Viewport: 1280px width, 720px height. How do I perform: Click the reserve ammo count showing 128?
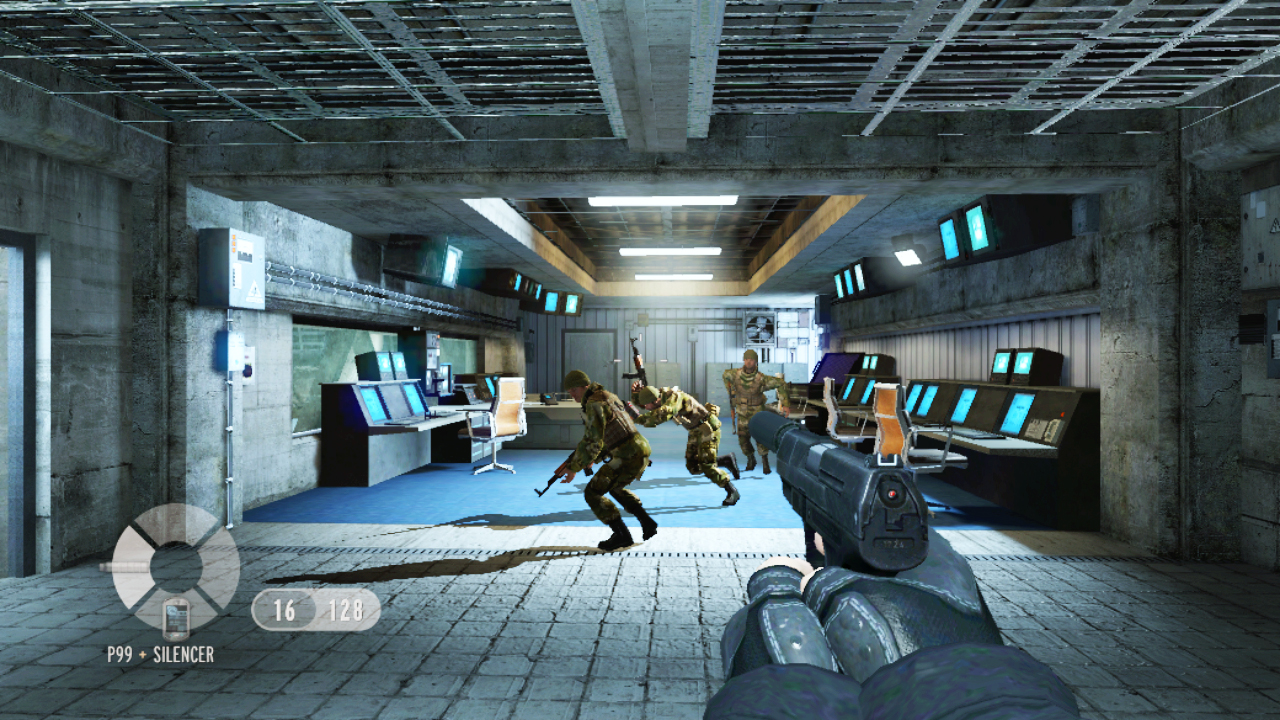tap(345, 610)
